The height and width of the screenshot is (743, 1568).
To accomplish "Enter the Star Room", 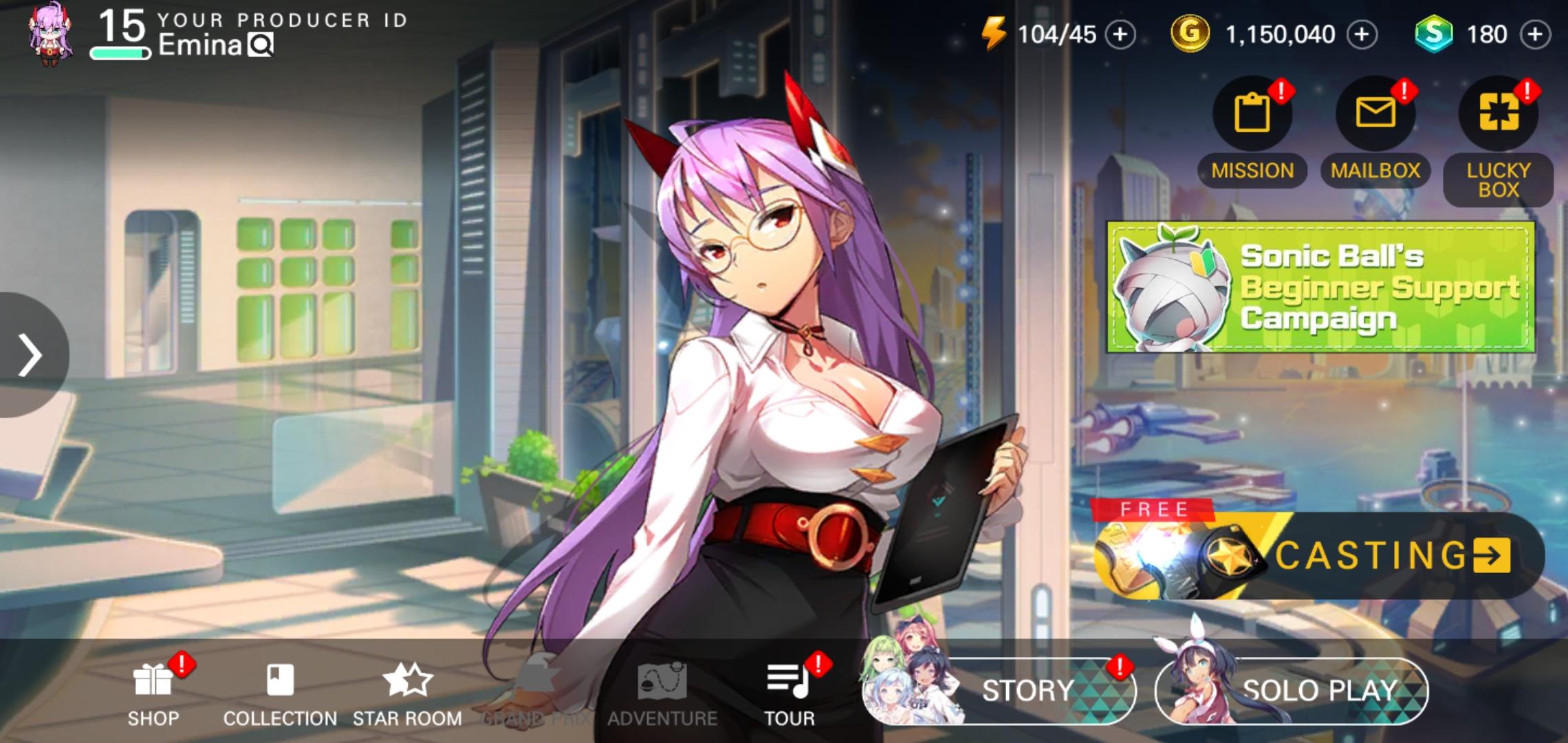I will click(x=406, y=678).
